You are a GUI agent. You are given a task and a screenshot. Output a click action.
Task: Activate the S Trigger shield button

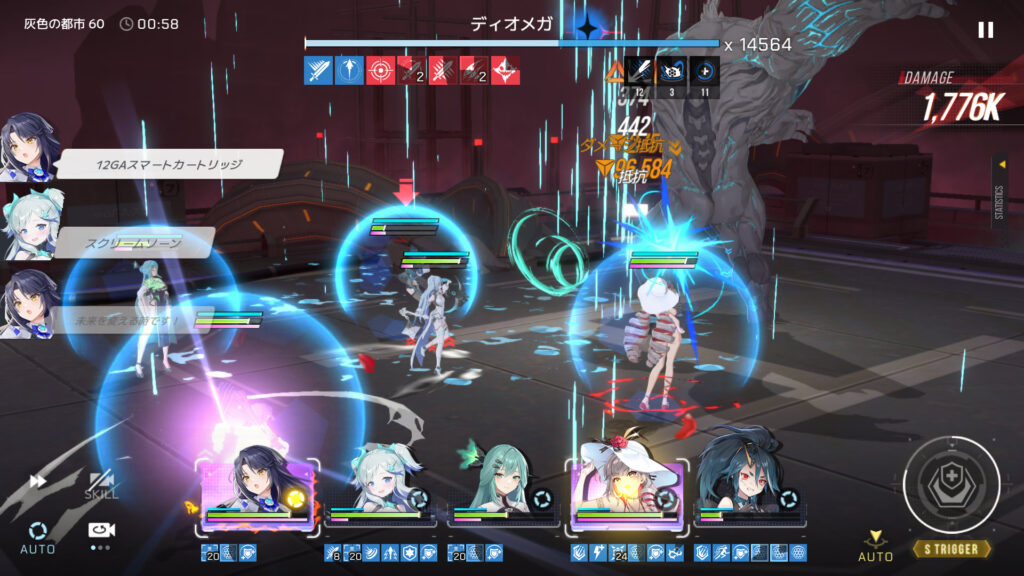pyautogui.click(x=951, y=485)
